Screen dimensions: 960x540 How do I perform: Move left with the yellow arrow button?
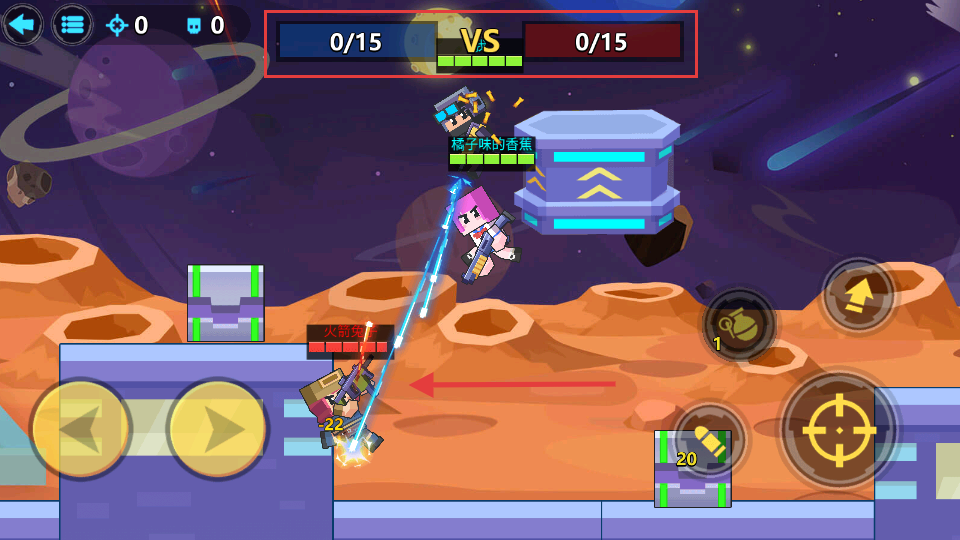pyautogui.click(x=80, y=429)
